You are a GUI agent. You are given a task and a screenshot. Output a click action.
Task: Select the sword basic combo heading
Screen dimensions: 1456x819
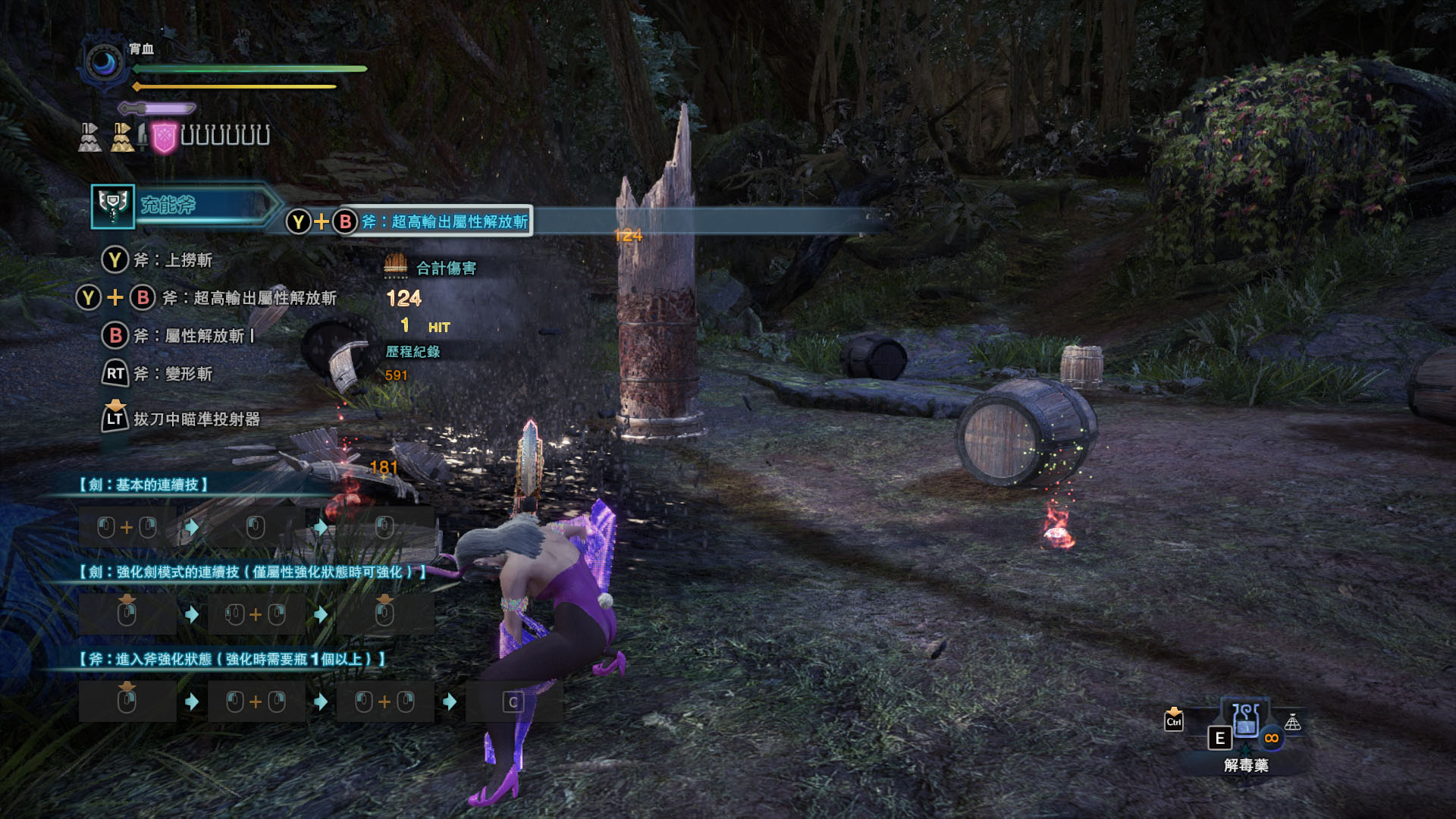pos(144,485)
